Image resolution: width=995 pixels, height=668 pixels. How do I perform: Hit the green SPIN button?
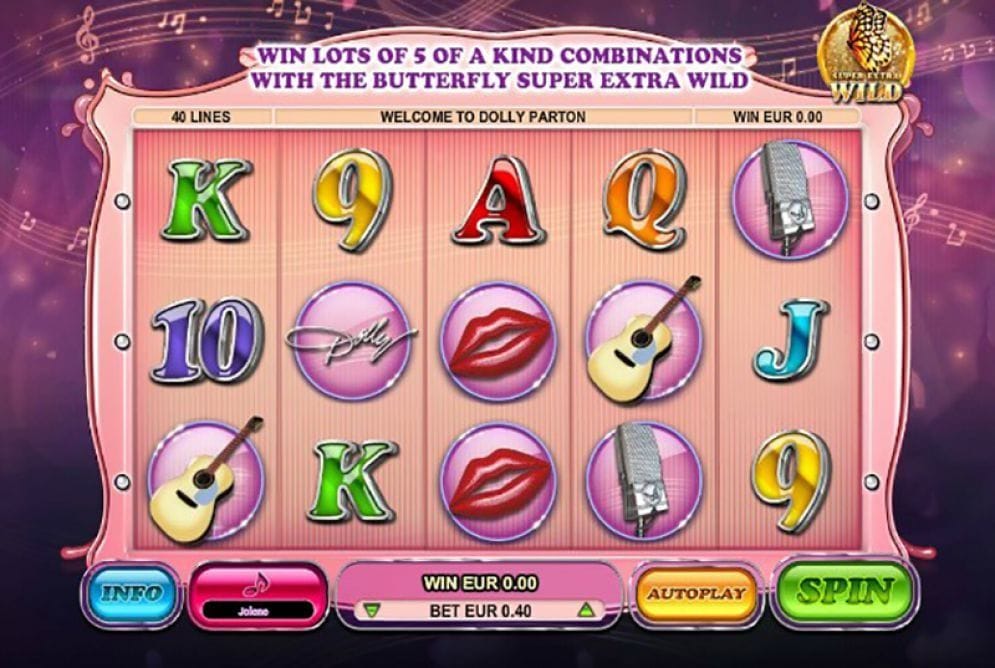[844, 592]
